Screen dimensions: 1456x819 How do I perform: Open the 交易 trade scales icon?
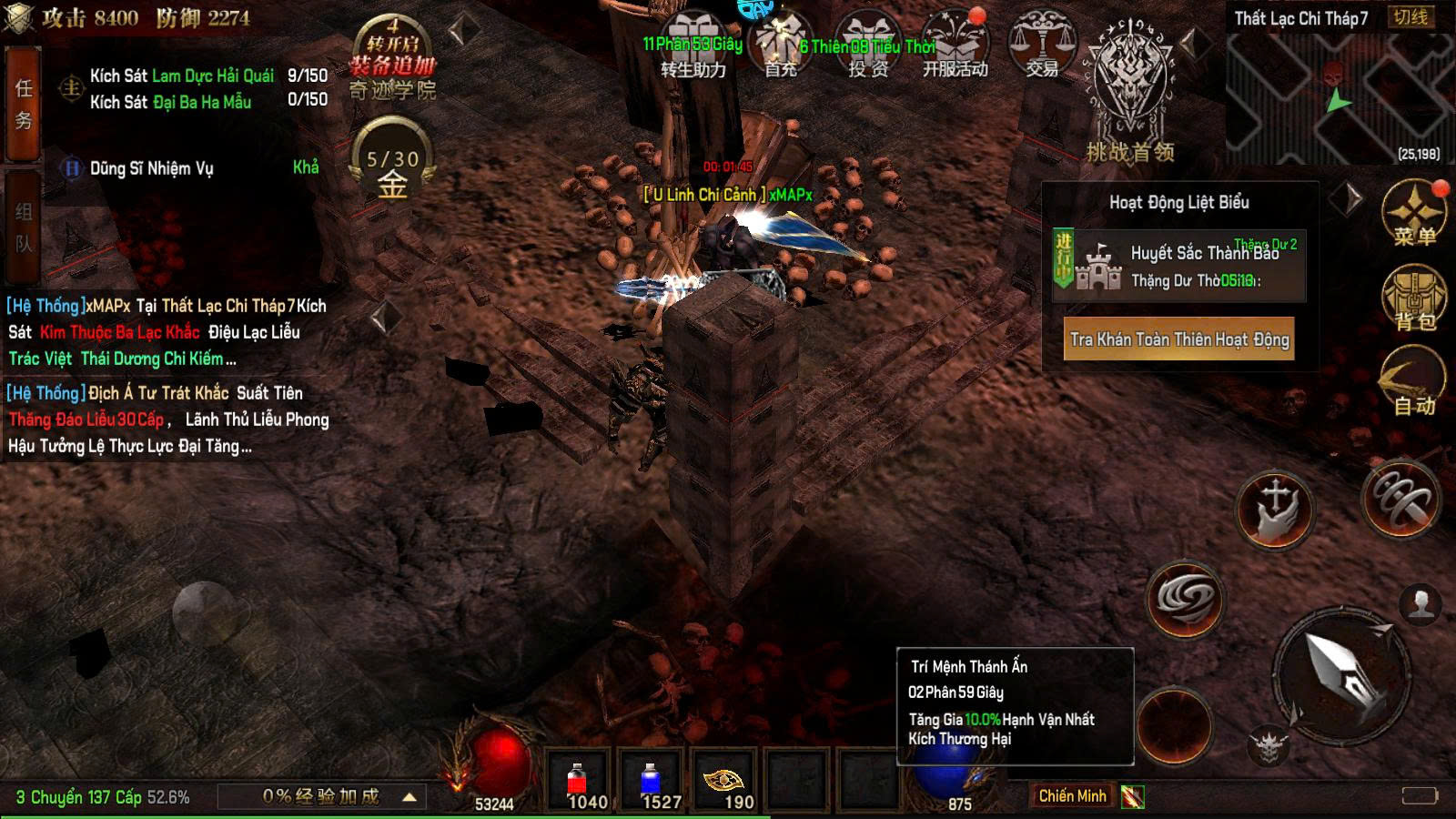1041,45
